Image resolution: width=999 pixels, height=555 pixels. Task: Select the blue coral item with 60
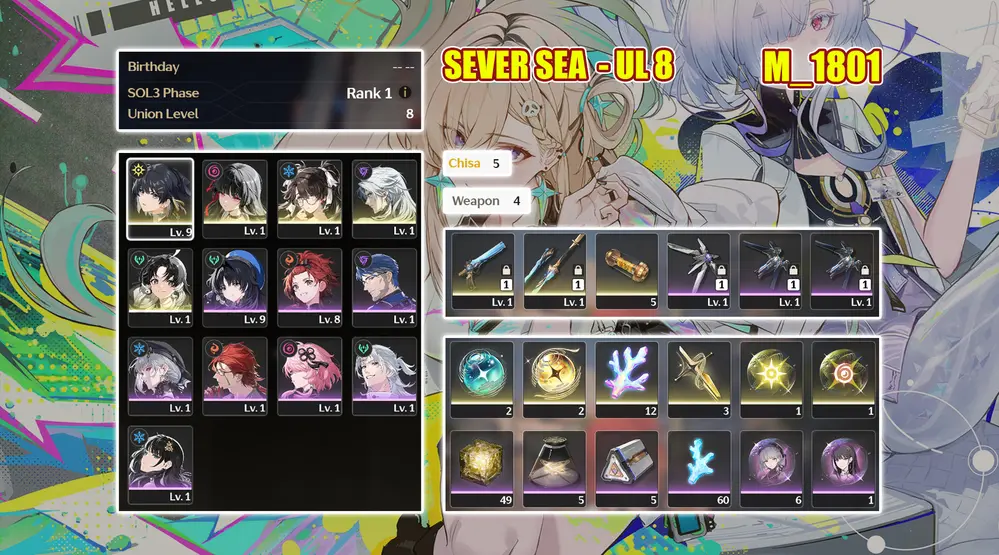[701, 461]
